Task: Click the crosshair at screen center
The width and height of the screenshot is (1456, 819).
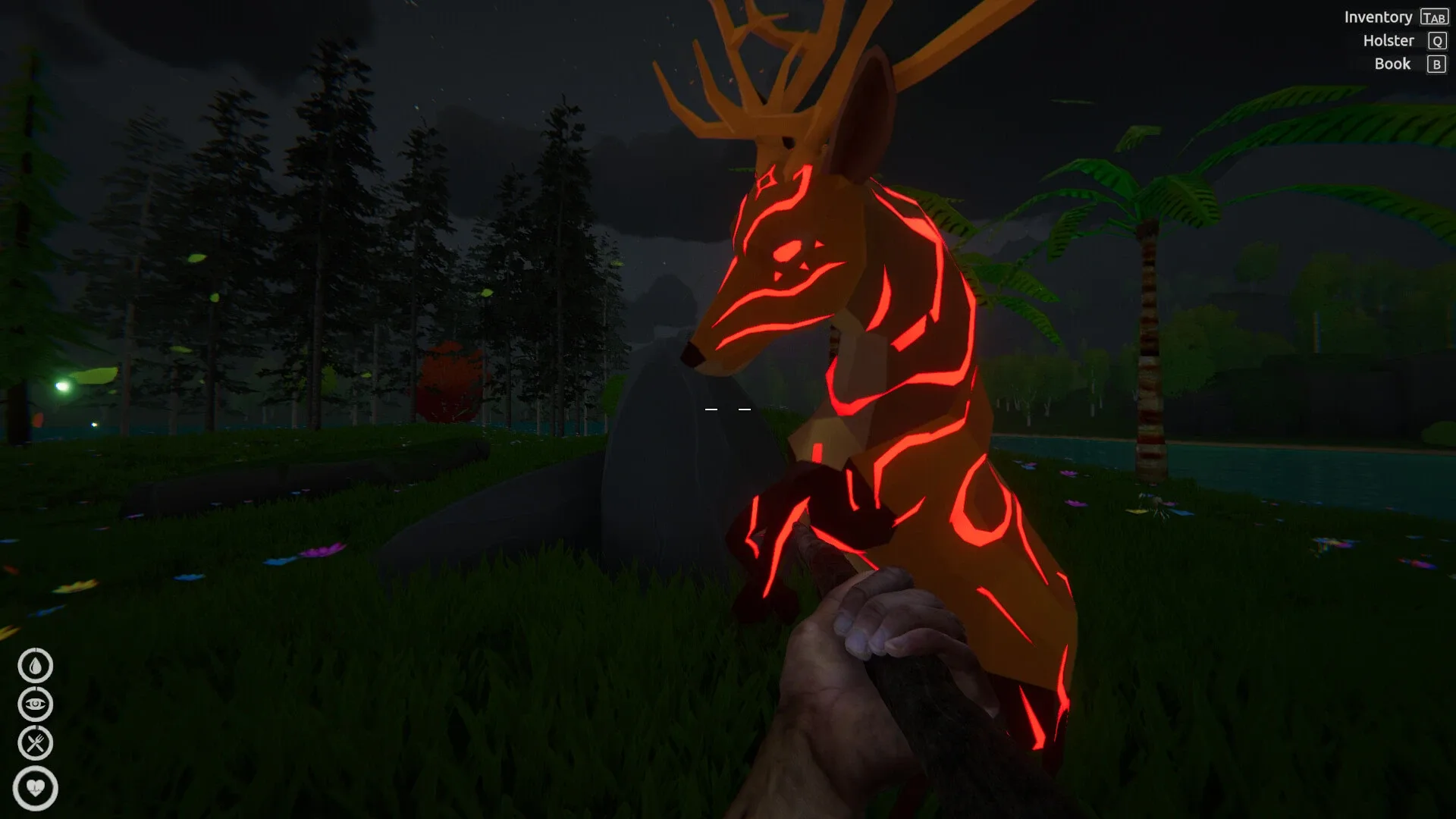Action: 728,409
